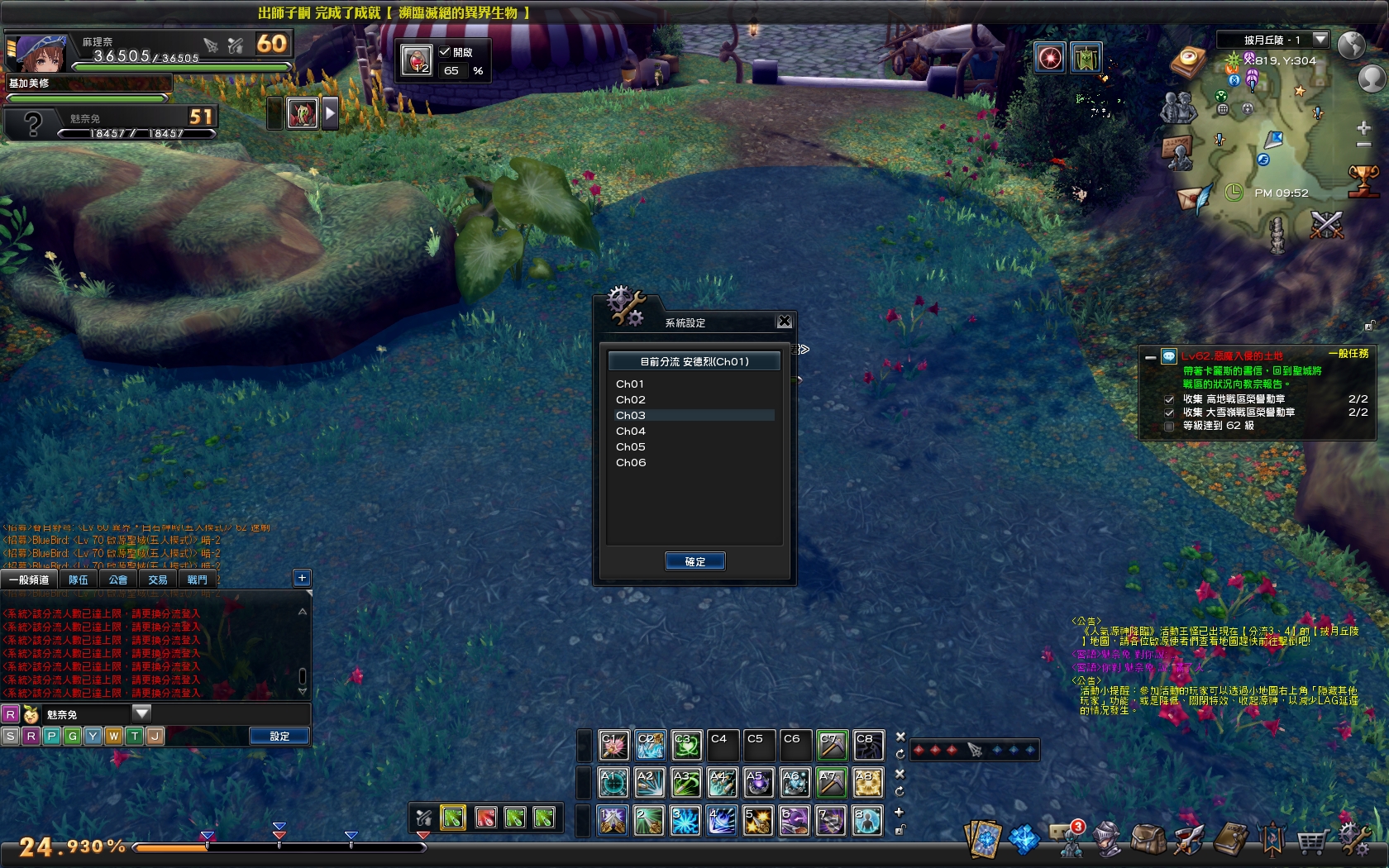Click the 確定 button in system settings
The image size is (1389, 868).
coord(695,560)
